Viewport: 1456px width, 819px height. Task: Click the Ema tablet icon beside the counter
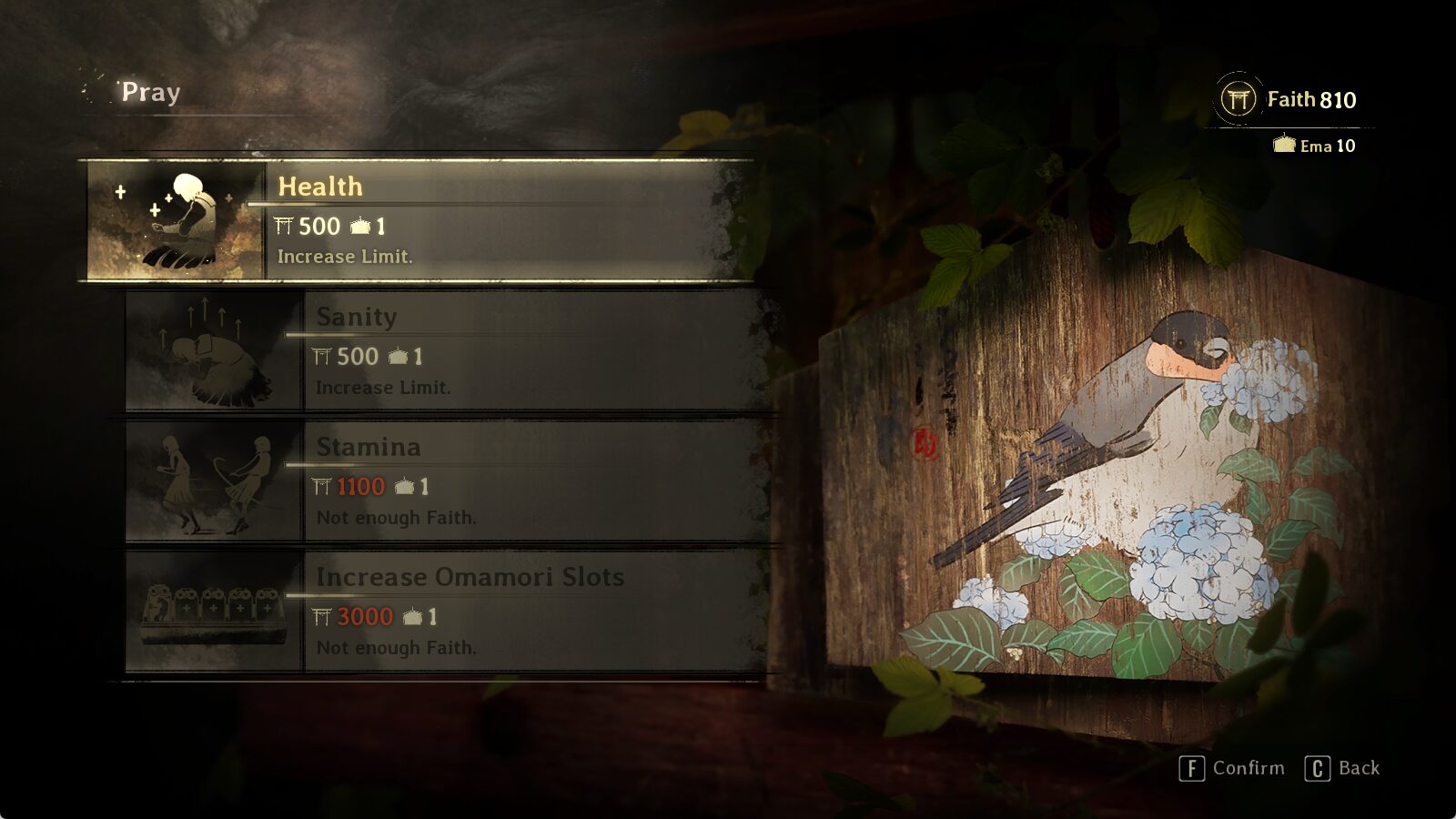[x=1287, y=146]
